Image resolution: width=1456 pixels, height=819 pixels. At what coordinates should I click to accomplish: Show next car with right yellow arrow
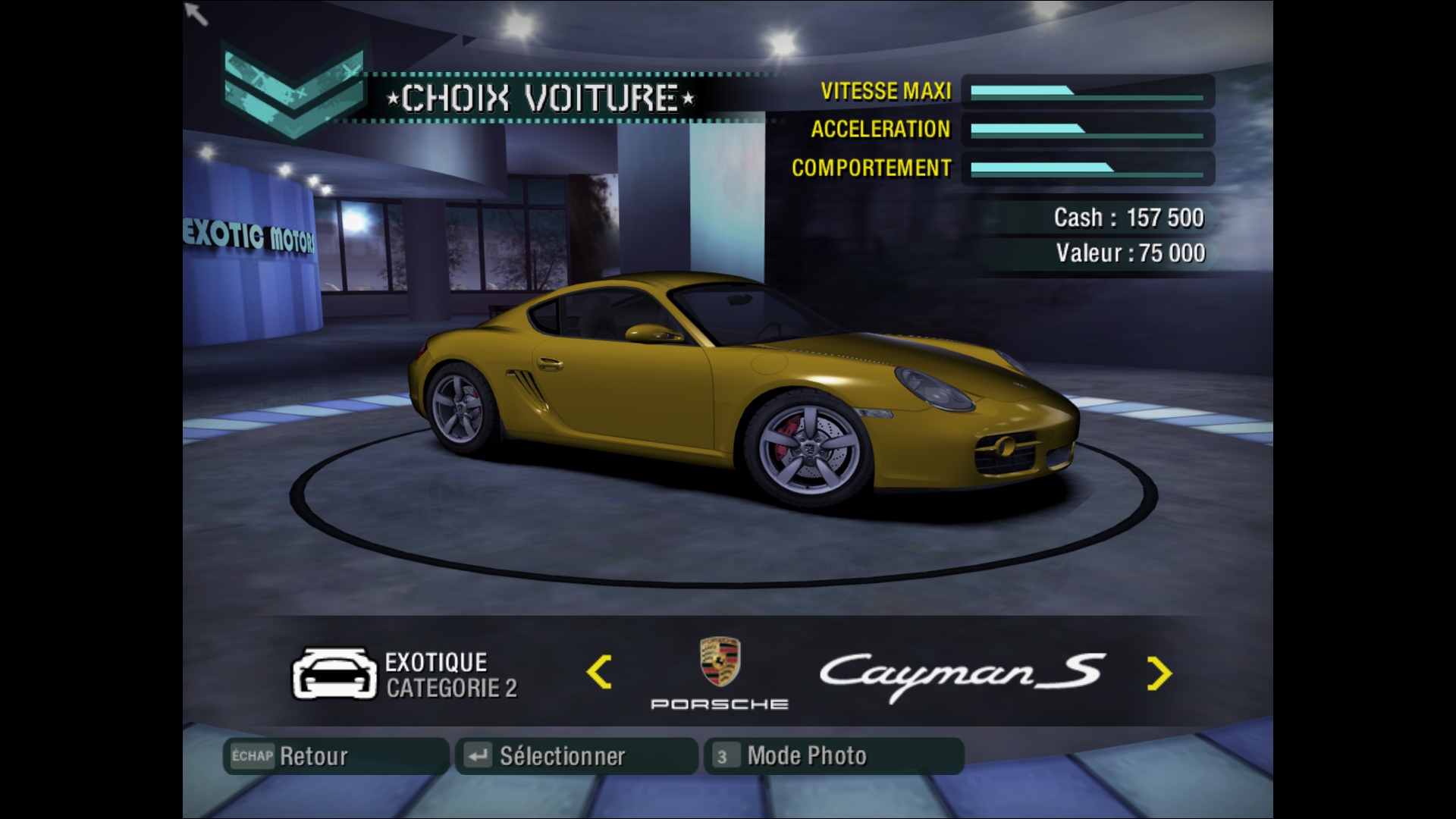(x=1159, y=673)
